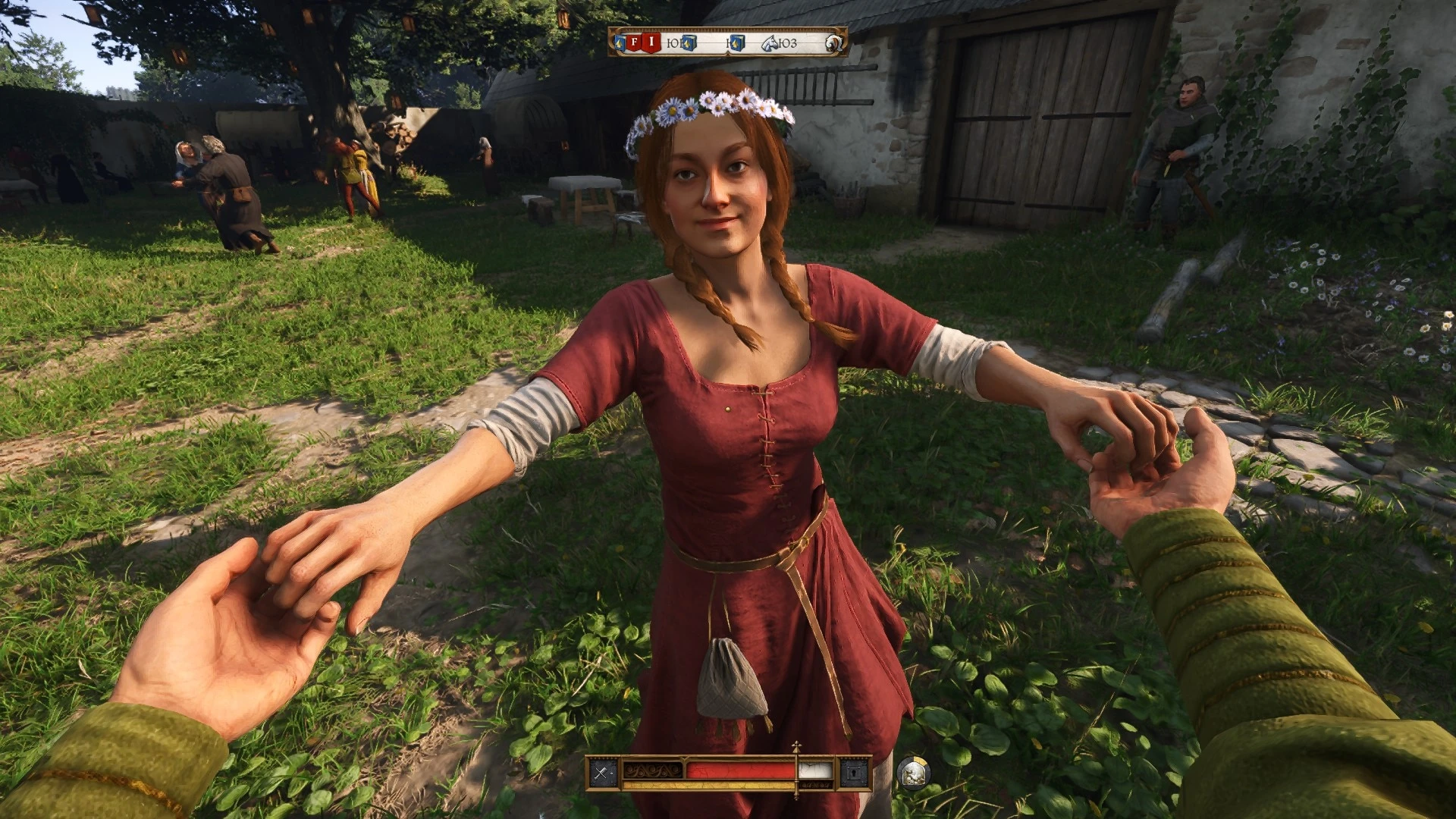Click the crossed swords icon left of health bar
The width and height of the screenshot is (1456, 819).
point(601,772)
